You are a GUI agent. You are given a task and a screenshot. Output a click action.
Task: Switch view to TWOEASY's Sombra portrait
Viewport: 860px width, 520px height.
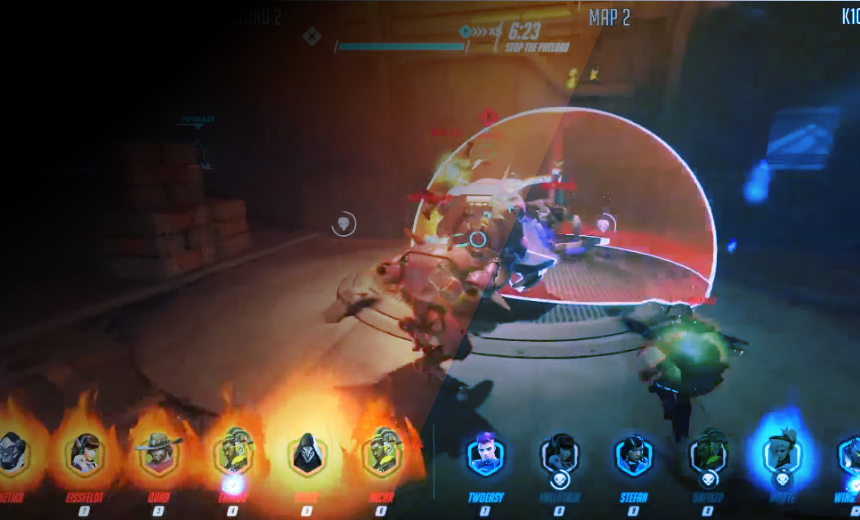[485, 455]
